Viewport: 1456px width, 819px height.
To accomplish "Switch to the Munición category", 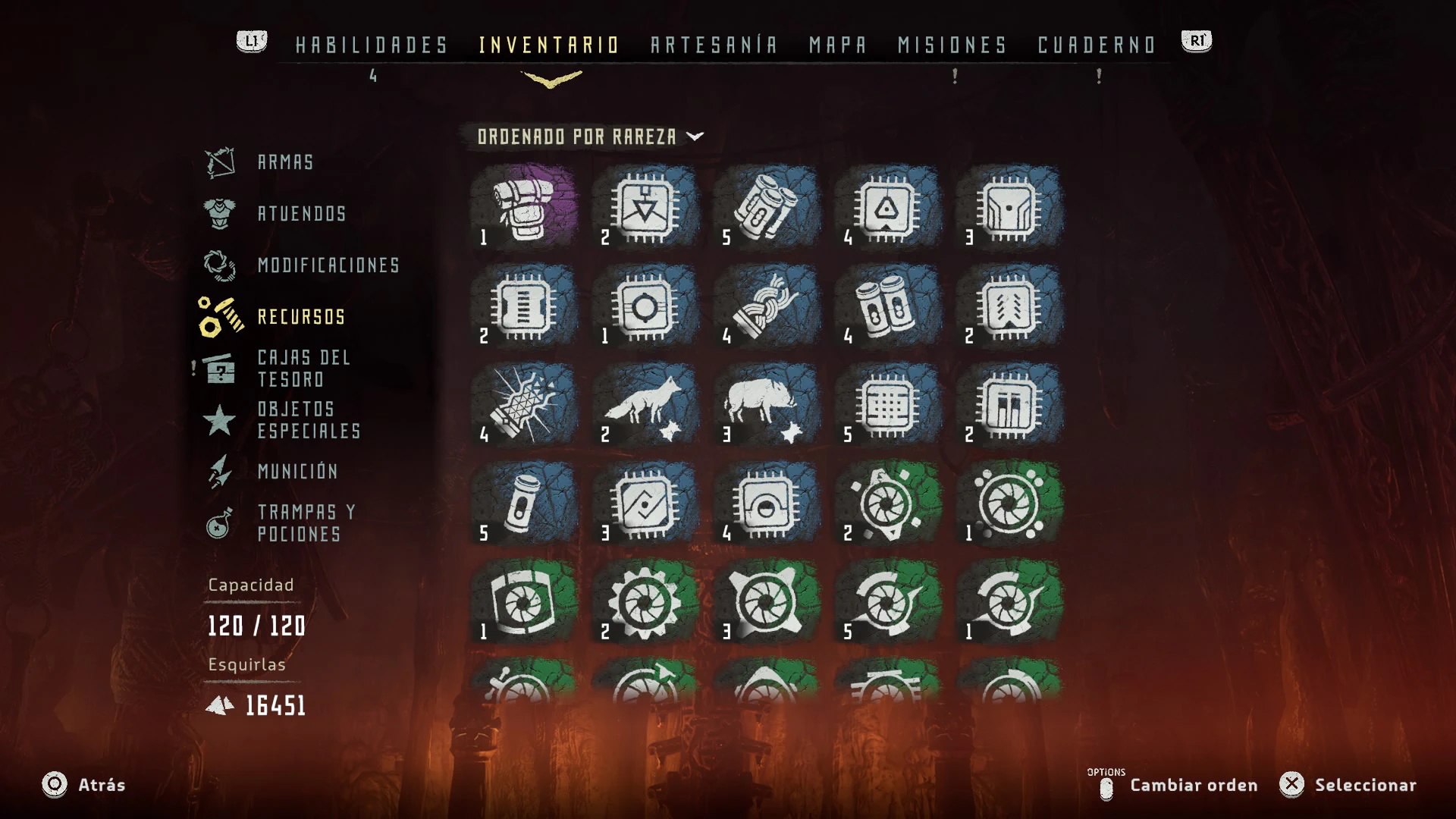I will click(297, 472).
